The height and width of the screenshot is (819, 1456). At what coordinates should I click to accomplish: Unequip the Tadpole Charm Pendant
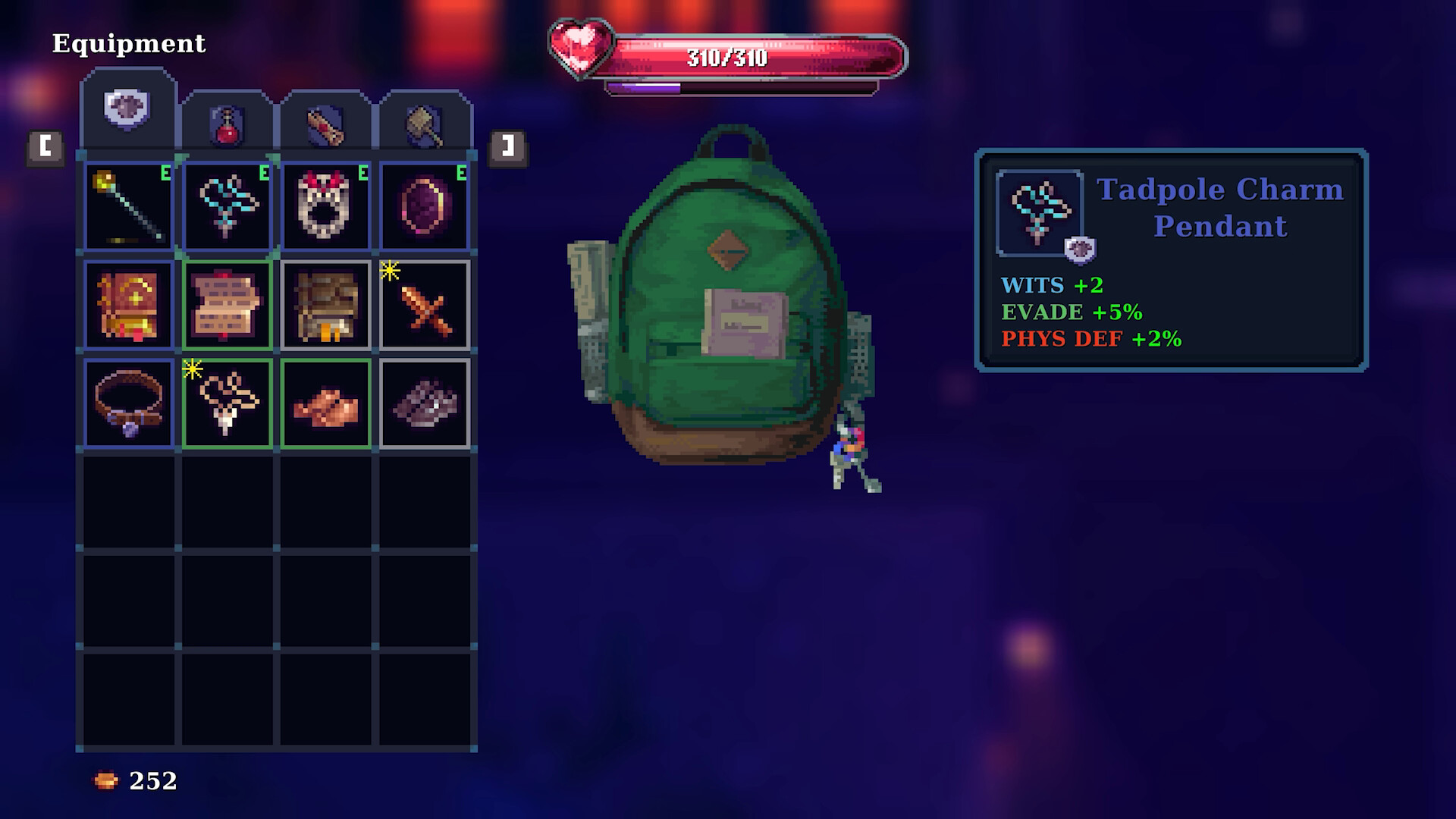point(227,205)
